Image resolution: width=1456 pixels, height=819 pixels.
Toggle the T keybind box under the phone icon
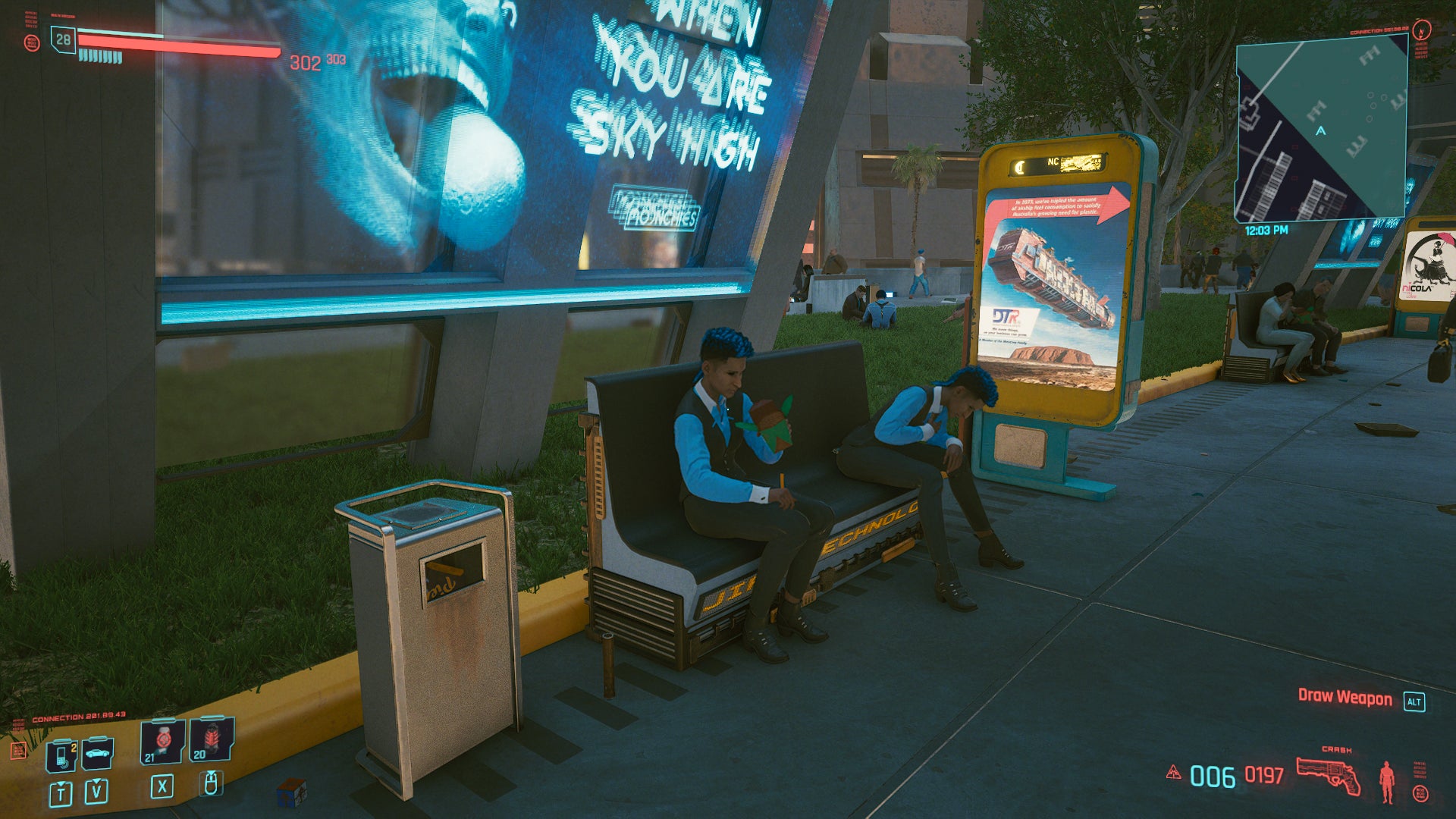pyautogui.click(x=60, y=795)
